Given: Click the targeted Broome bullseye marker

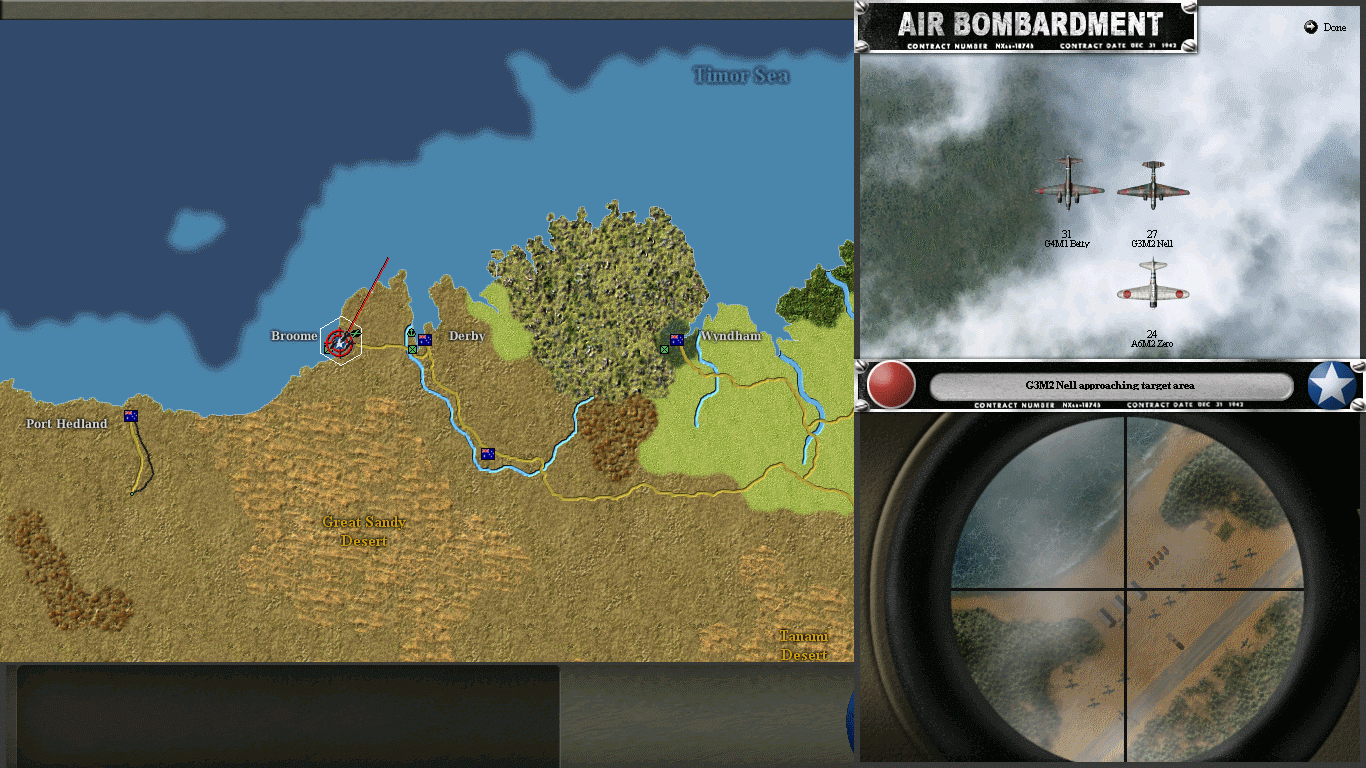Looking at the screenshot, I should (339, 342).
